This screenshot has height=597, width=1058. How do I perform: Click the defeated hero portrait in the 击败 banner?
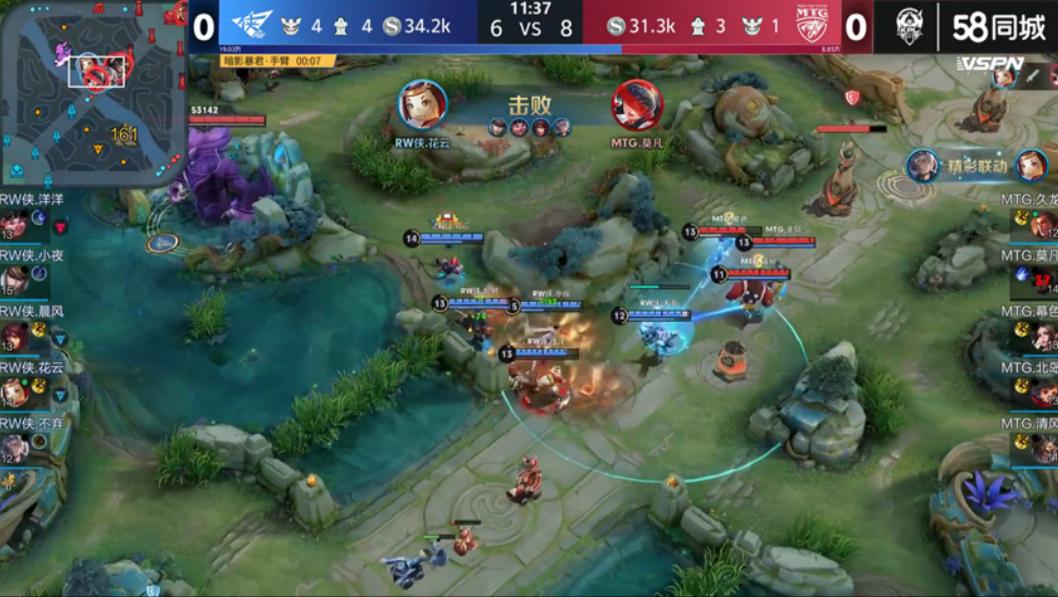point(637,105)
